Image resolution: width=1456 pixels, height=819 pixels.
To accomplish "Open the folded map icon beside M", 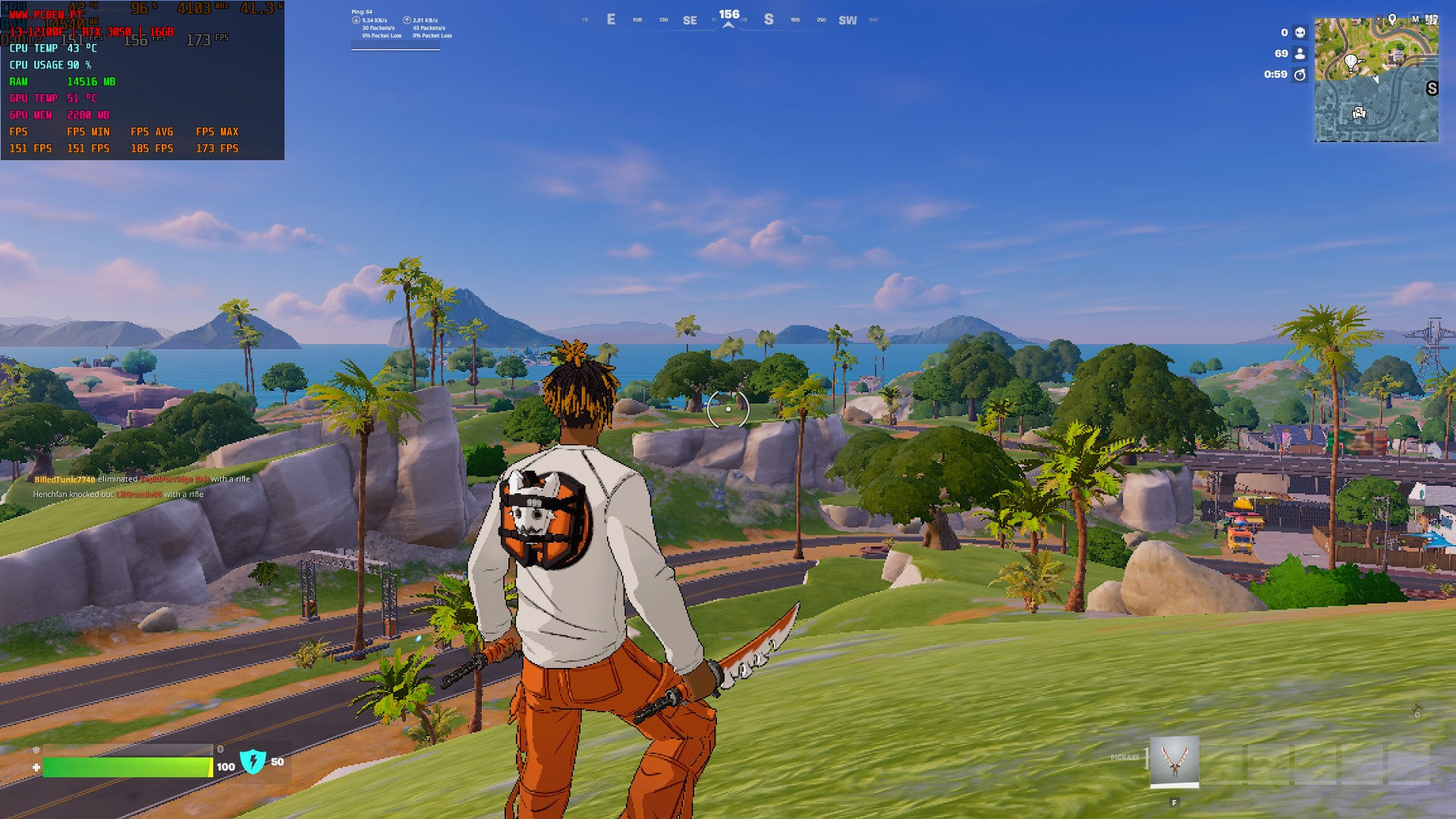I will pos(1431,19).
